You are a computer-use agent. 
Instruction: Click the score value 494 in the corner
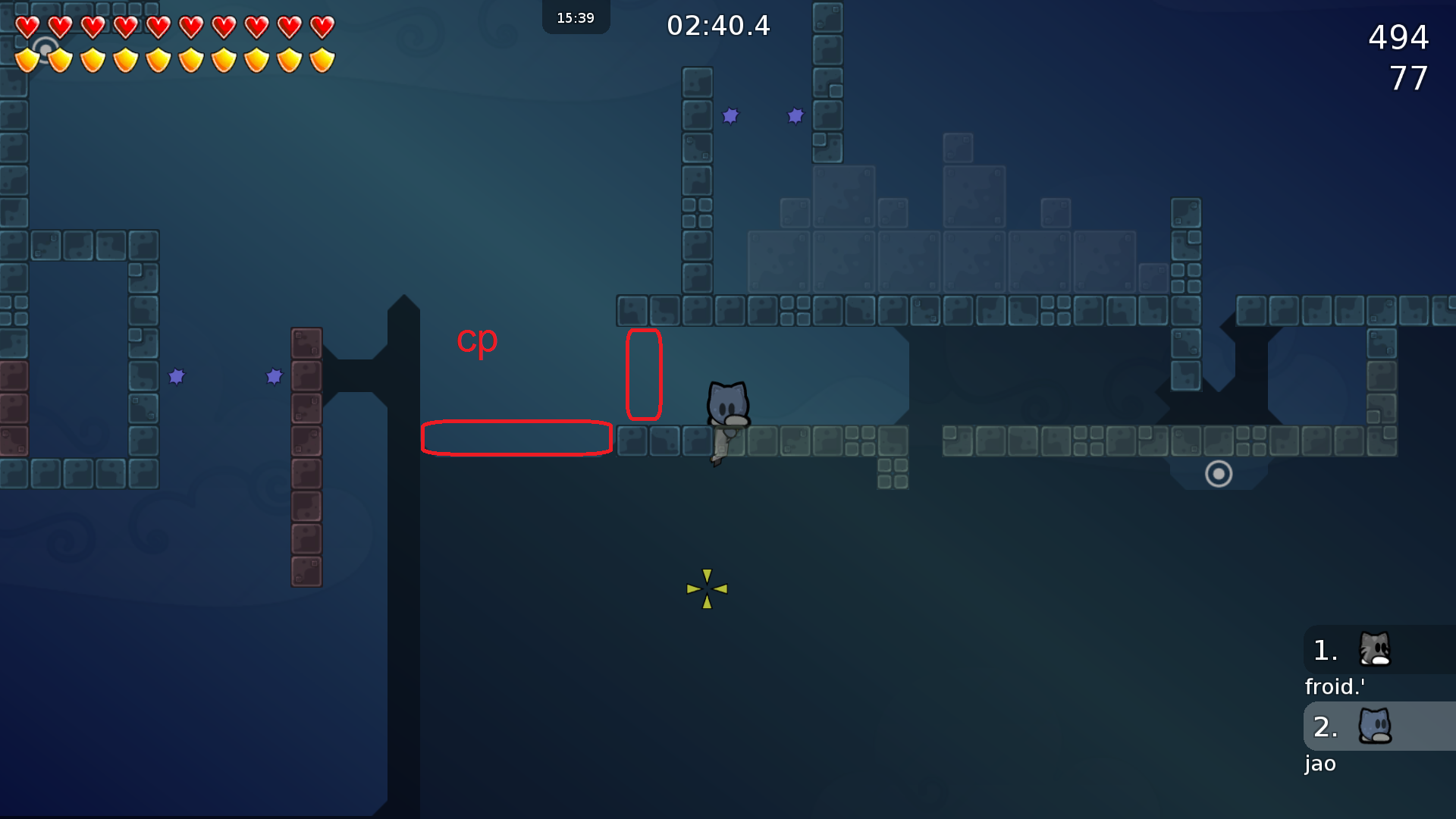1398,38
